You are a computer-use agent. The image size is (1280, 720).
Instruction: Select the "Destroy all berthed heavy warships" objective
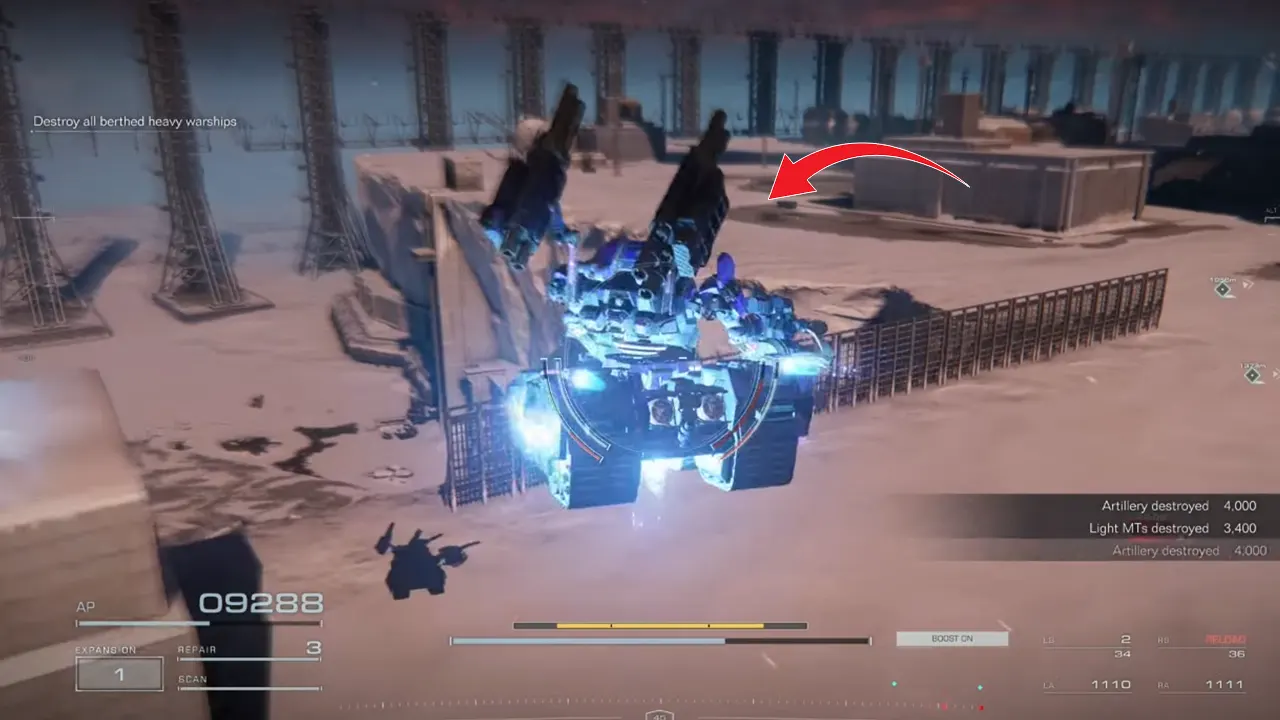(x=135, y=122)
